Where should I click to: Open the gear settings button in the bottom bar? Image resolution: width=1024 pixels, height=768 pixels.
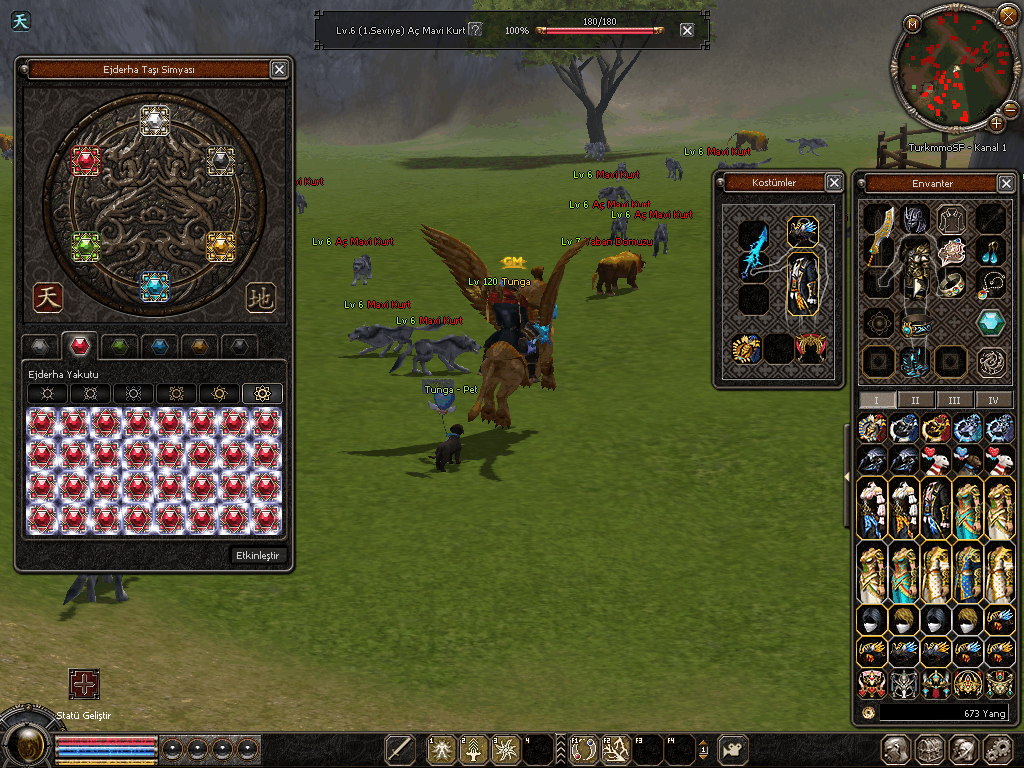pos(998,750)
